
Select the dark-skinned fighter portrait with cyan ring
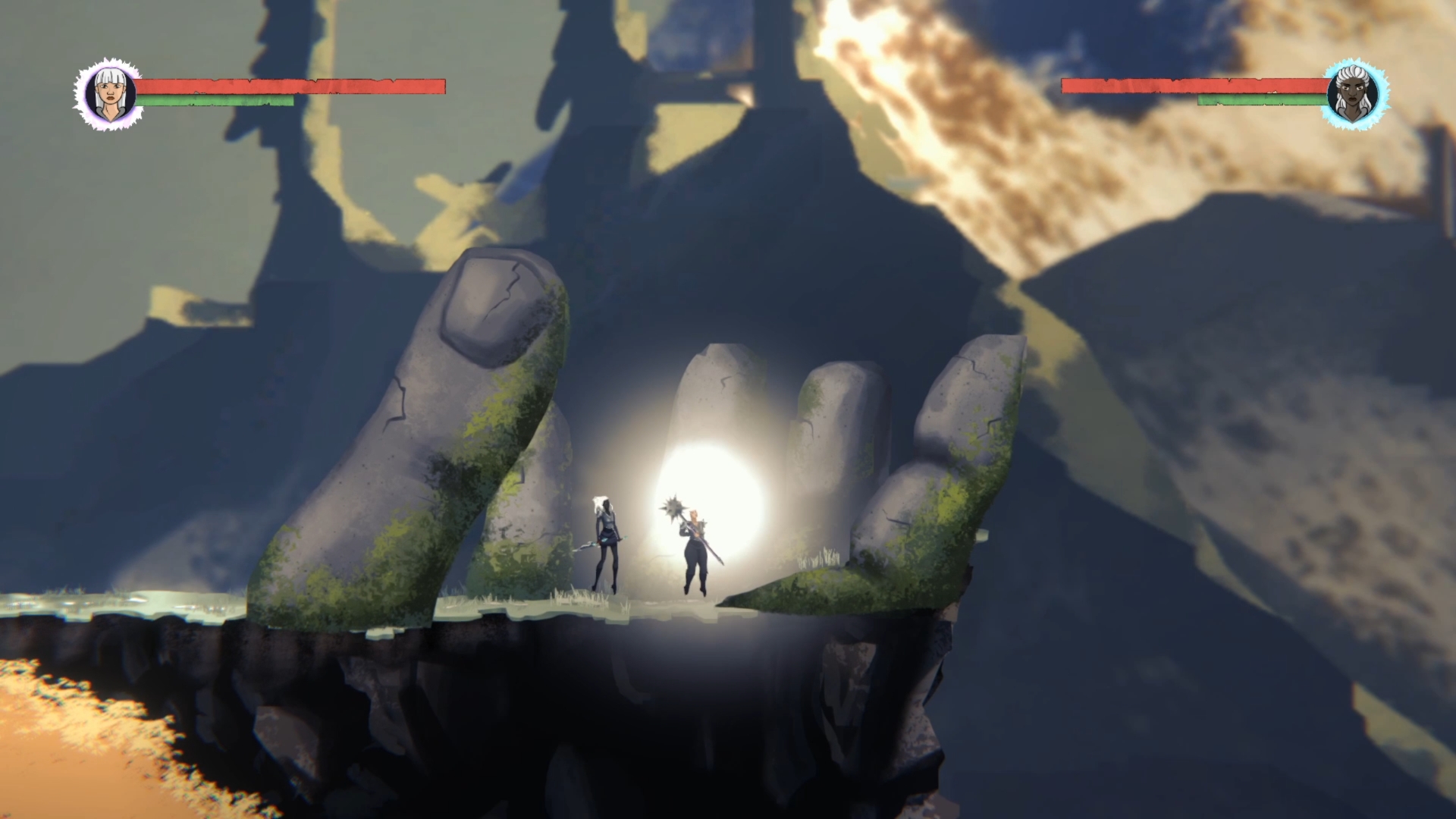(x=1354, y=95)
